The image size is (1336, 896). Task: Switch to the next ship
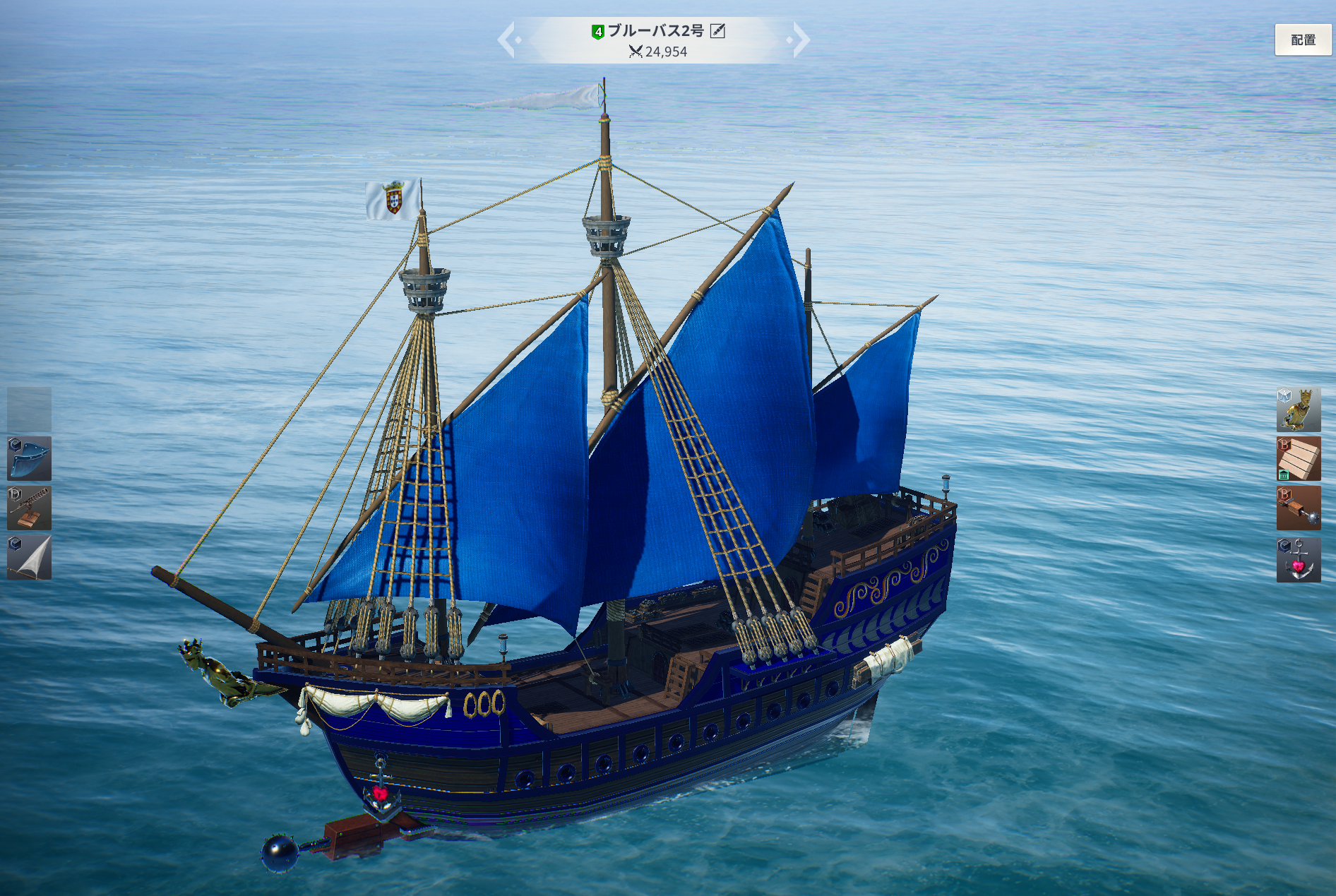(x=800, y=40)
